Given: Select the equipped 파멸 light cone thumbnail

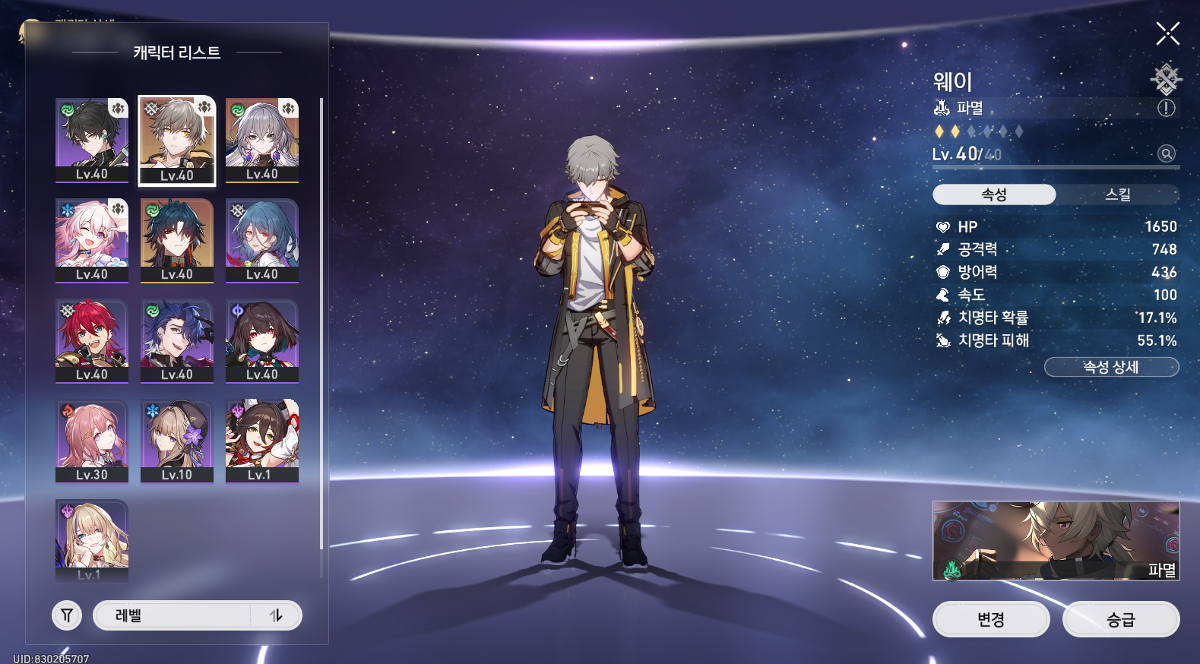Looking at the screenshot, I should [x=1053, y=541].
